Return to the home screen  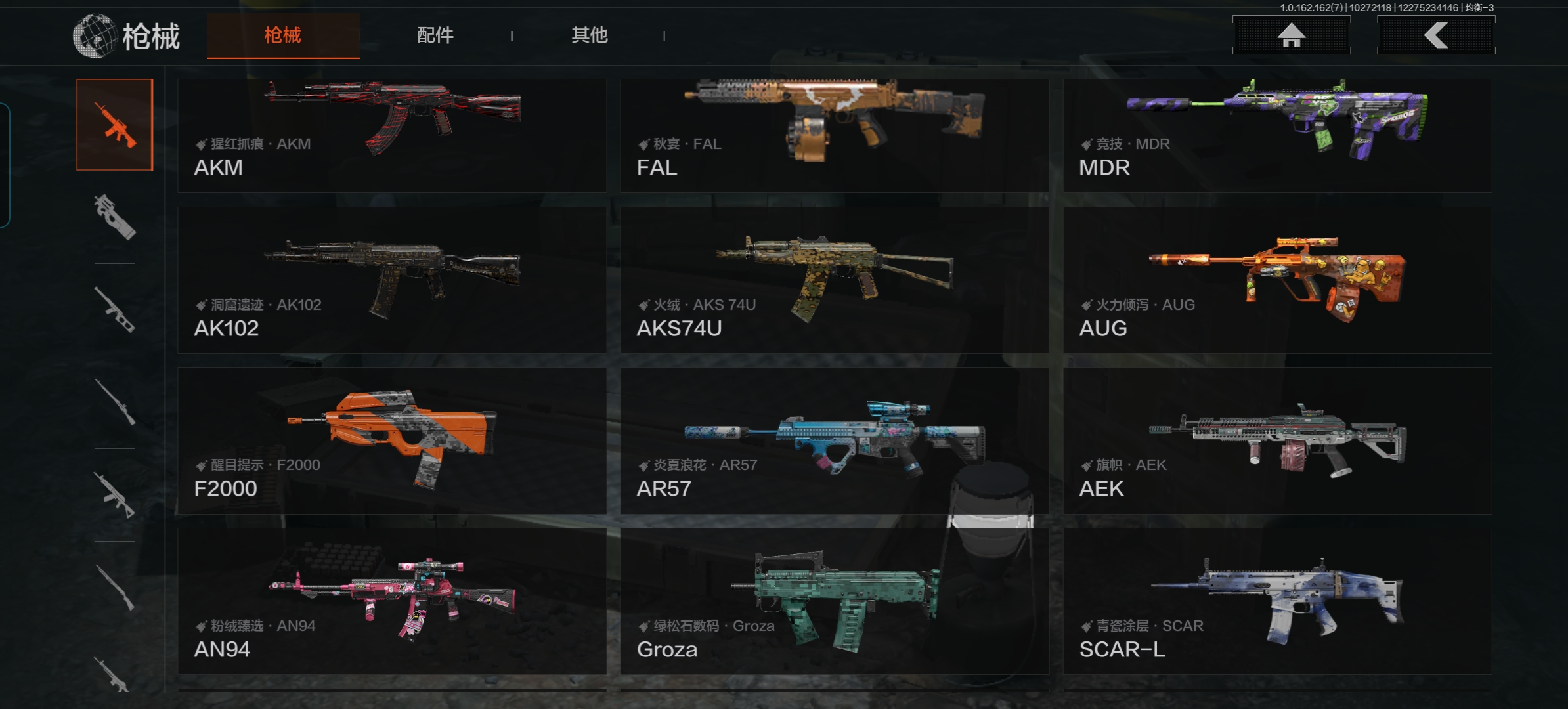(1291, 35)
